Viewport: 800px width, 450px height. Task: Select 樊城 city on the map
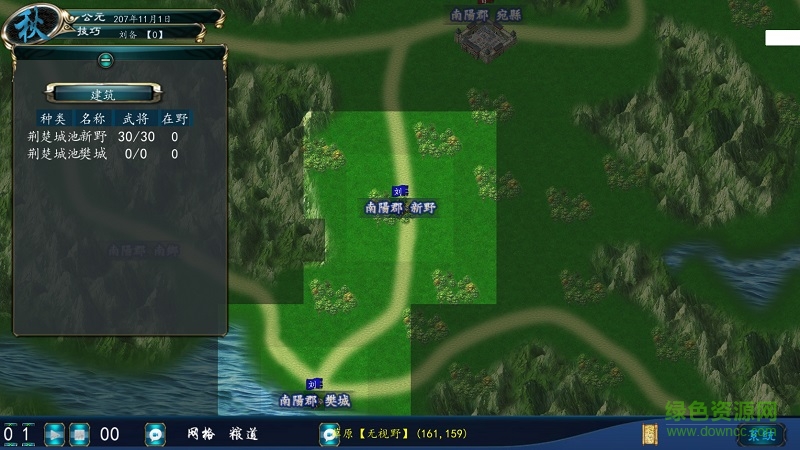[x=315, y=399]
